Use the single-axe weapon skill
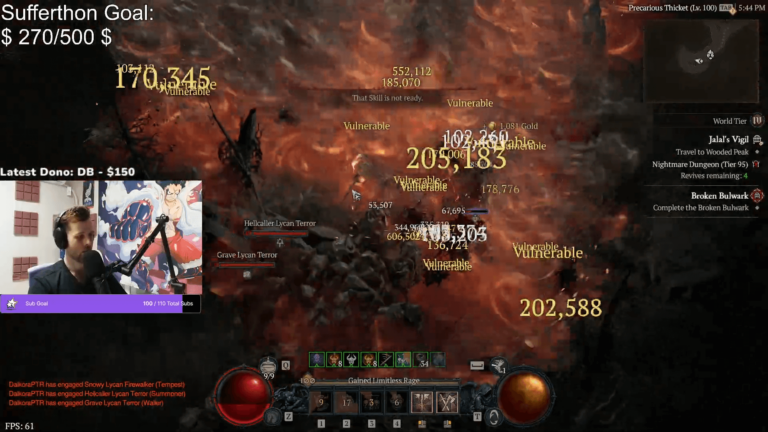This screenshot has height=432, width=768. click(422, 402)
